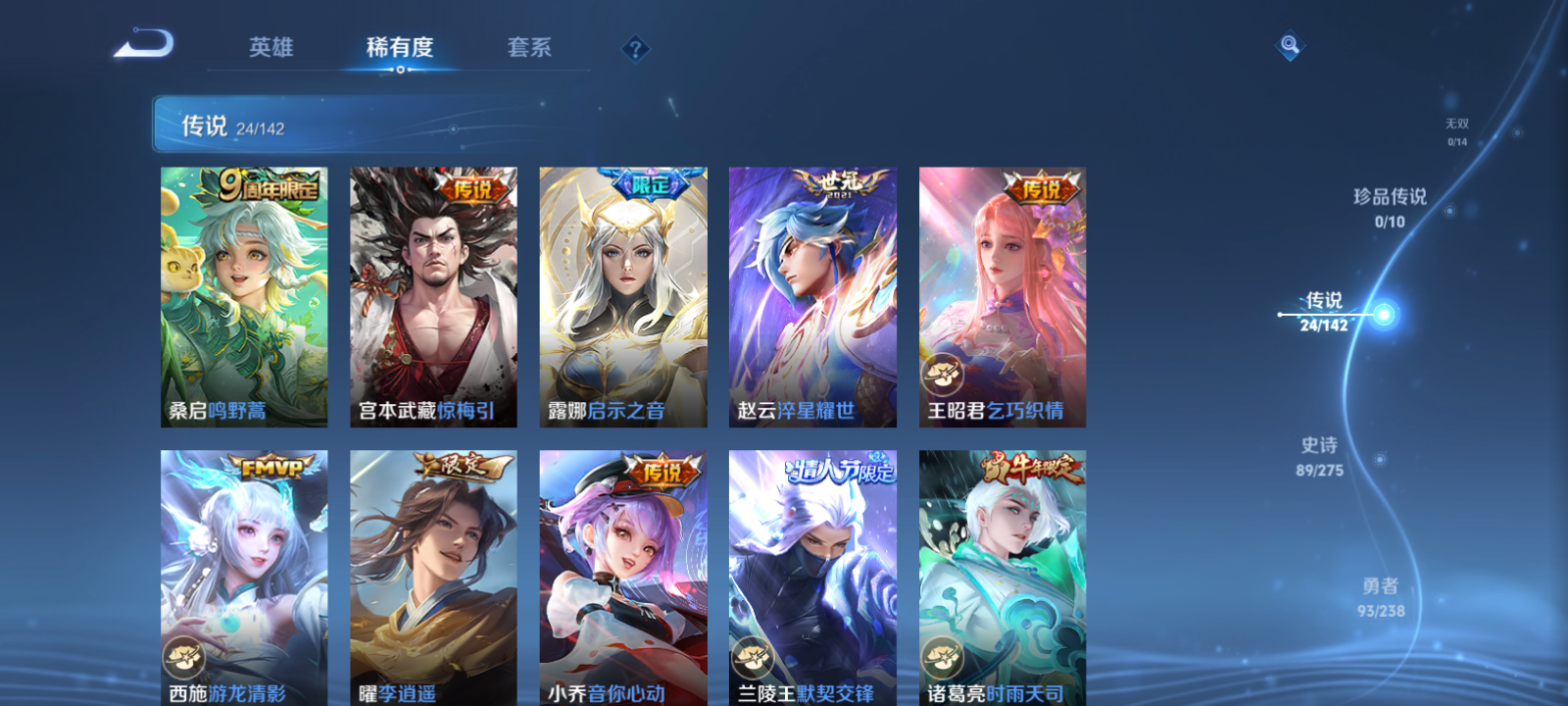Open the 小乔音你心动 skin card
This screenshot has width=1568, height=706.
pyautogui.click(x=624, y=579)
